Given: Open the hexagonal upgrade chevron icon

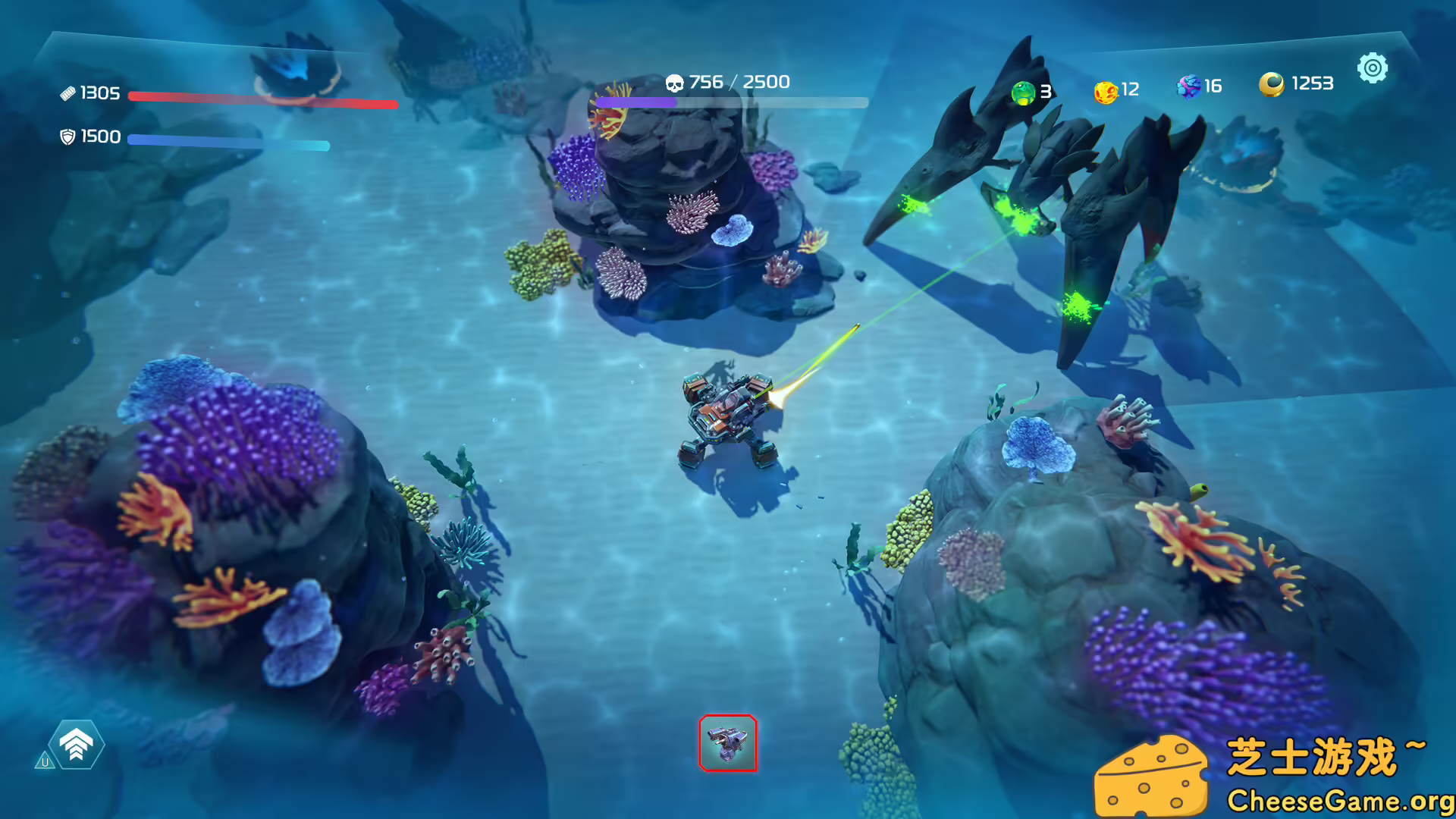Looking at the screenshot, I should click(x=76, y=745).
